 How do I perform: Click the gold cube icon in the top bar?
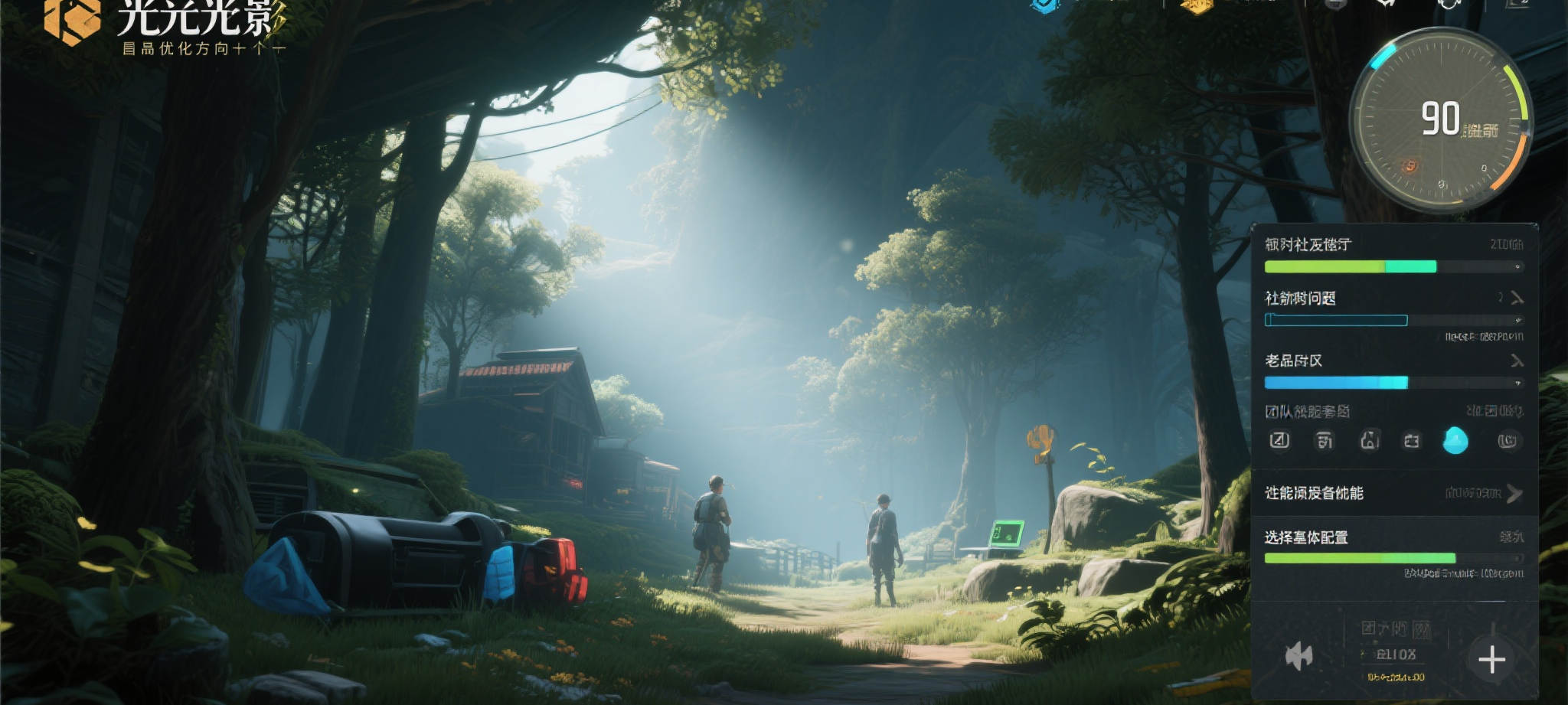click(1196, 6)
